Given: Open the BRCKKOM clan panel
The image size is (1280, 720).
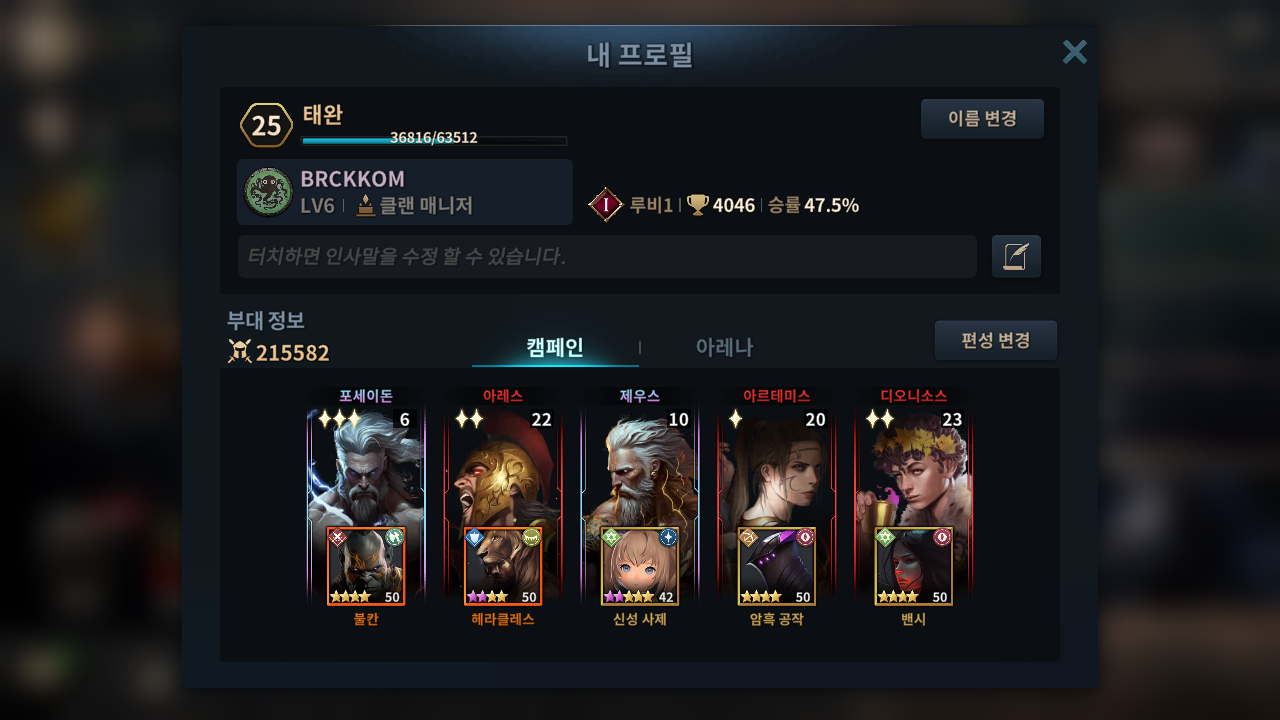Looking at the screenshot, I should click(405, 192).
